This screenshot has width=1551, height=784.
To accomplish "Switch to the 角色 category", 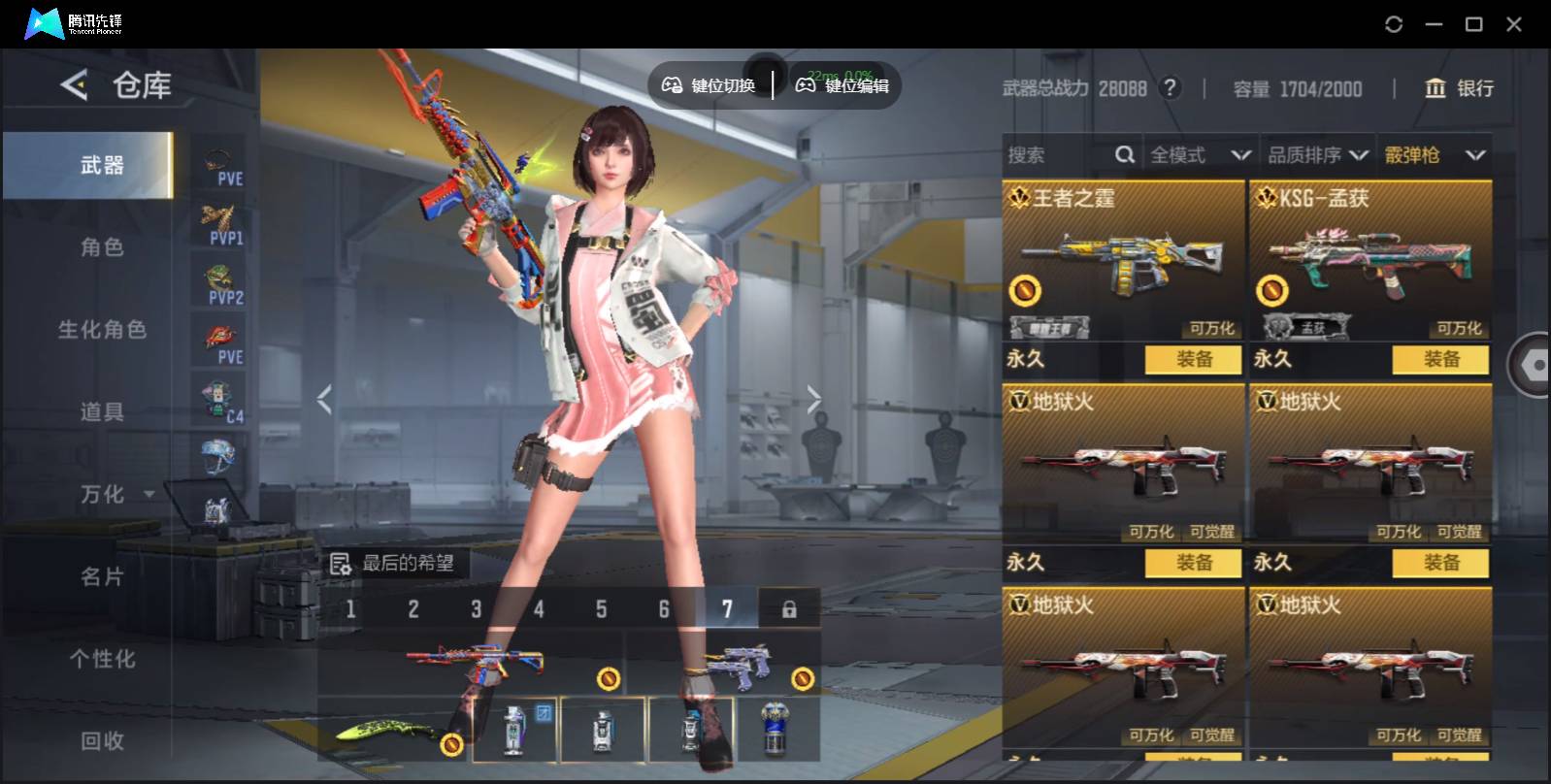I will (102, 247).
